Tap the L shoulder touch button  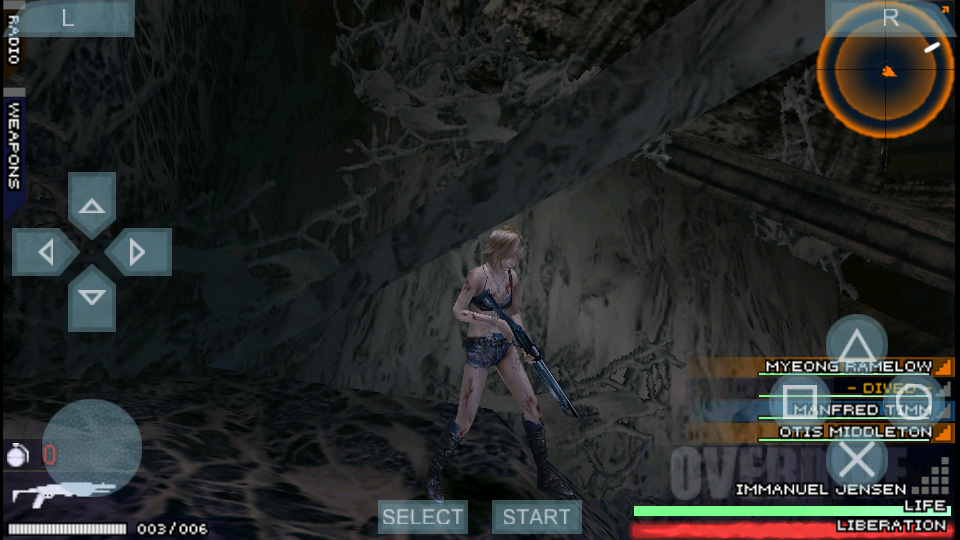[68, 18]
